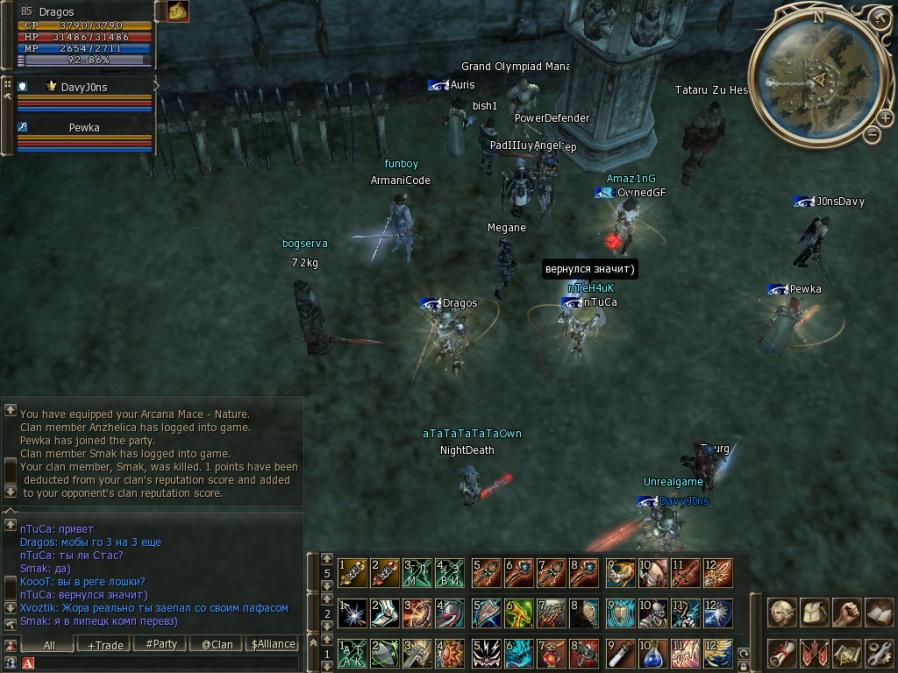Switch to the All chat tab
This screenshot has width=898, height=673.
pos(48,644)
